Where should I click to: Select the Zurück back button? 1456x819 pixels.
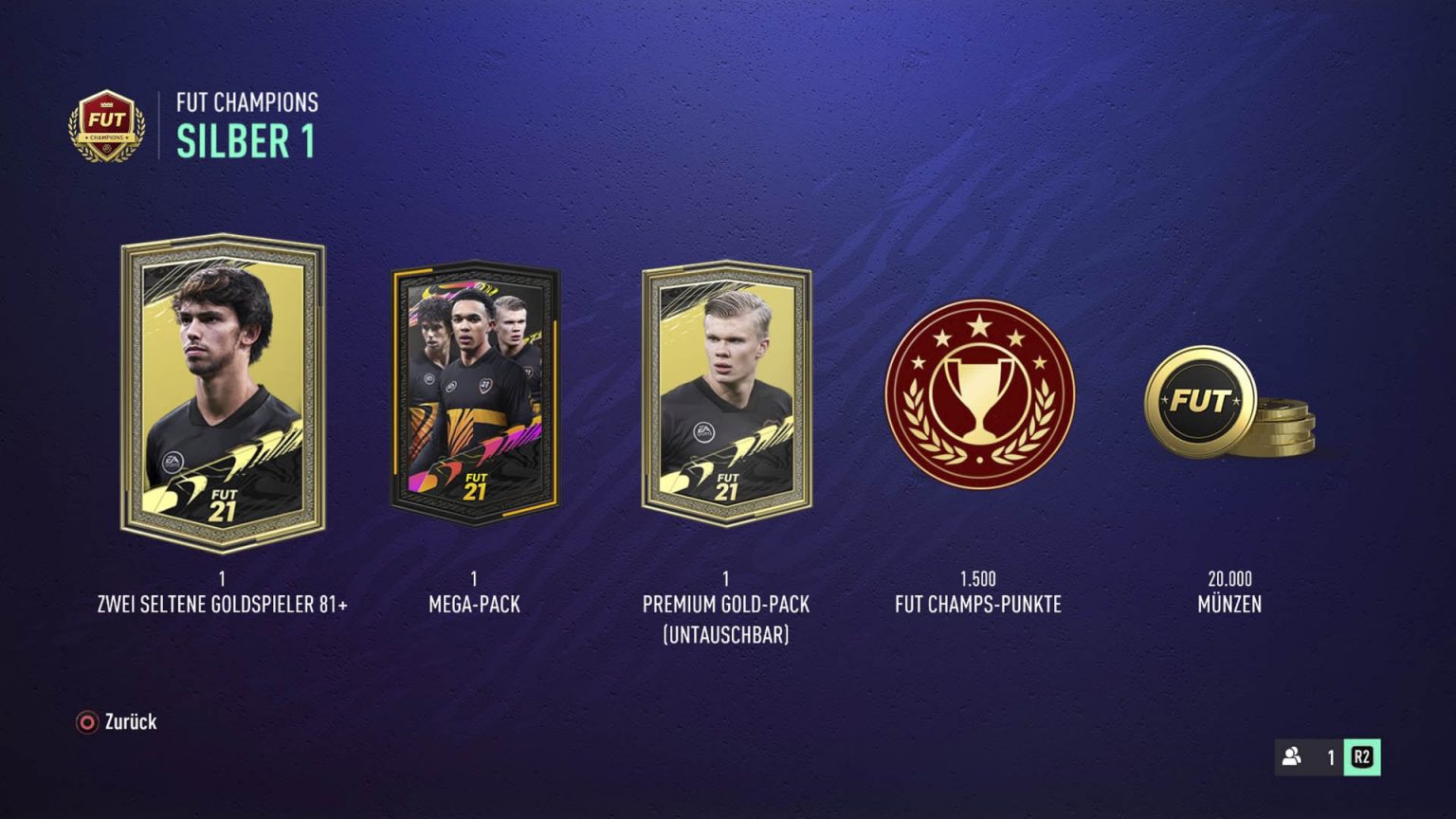[x=128, y=722]
